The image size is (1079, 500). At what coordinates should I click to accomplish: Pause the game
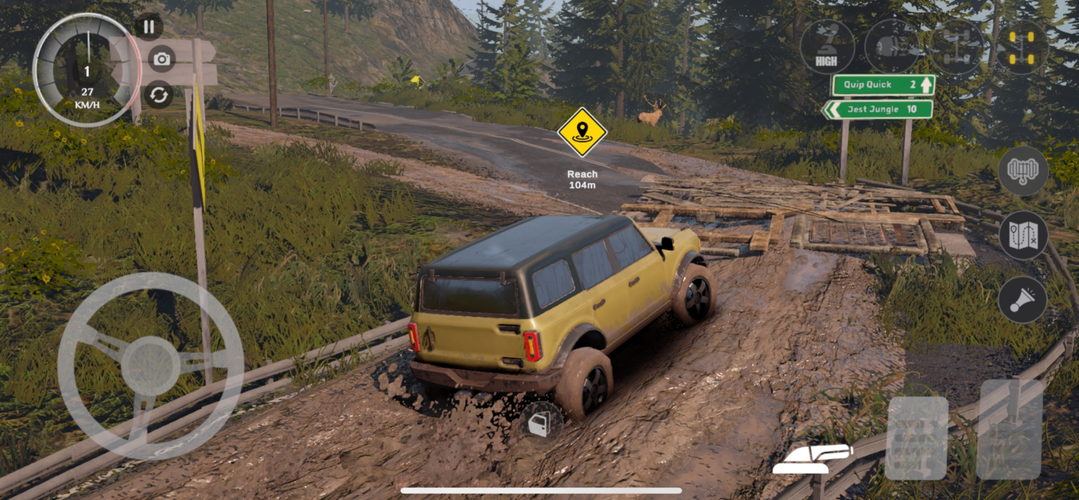(x=149, y=27)
